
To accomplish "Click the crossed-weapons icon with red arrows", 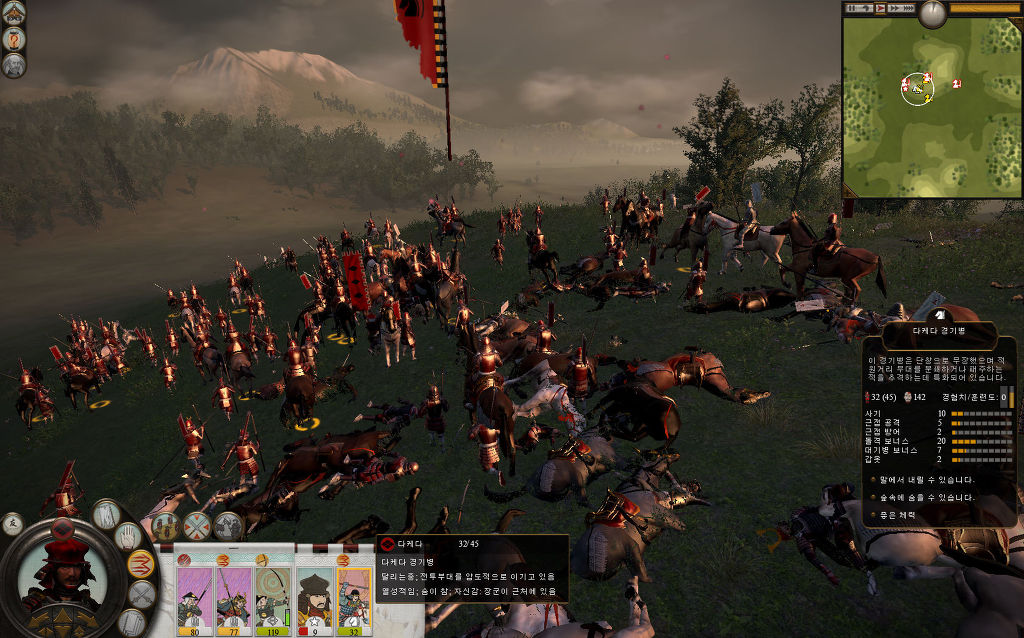I will point(197,525).
